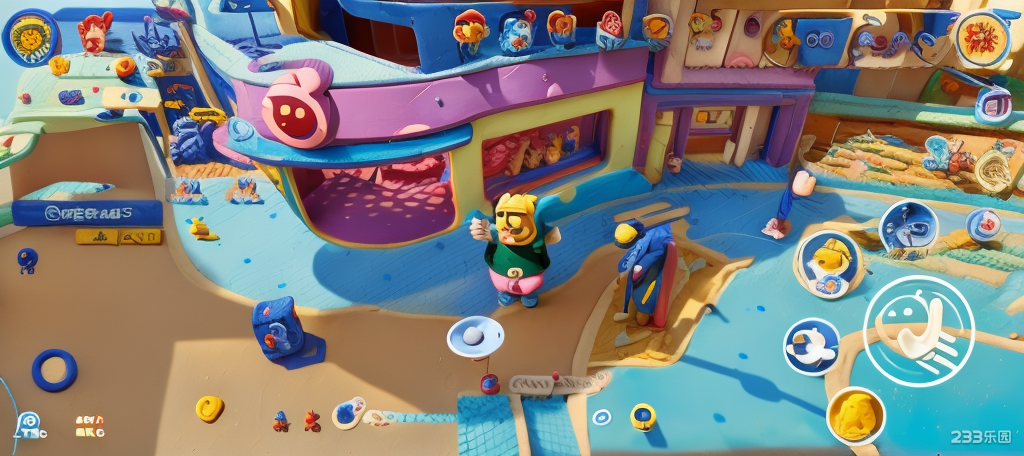This screenshot has width=1024, height=456.
Task: Select the yellow duck character button
Action: [828, 264]
